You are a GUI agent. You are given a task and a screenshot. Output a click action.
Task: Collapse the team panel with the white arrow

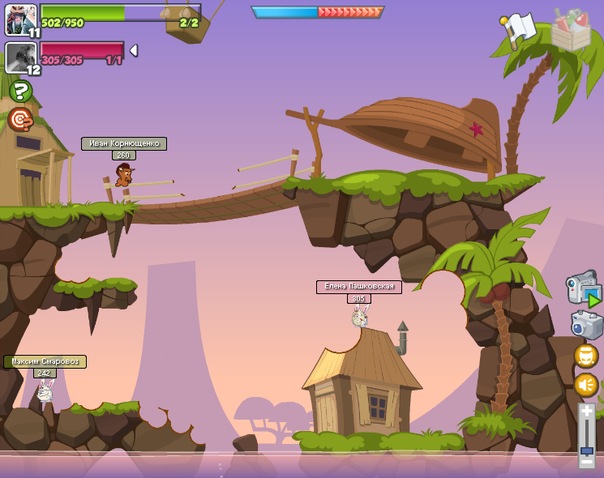pyautogui.click(x=134, y=50)
